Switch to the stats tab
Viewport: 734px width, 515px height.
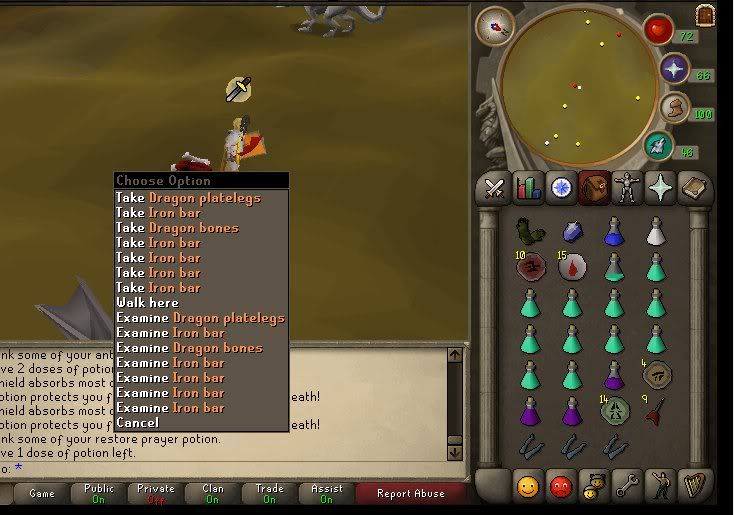pyautogui.click(x=528, y=187)
